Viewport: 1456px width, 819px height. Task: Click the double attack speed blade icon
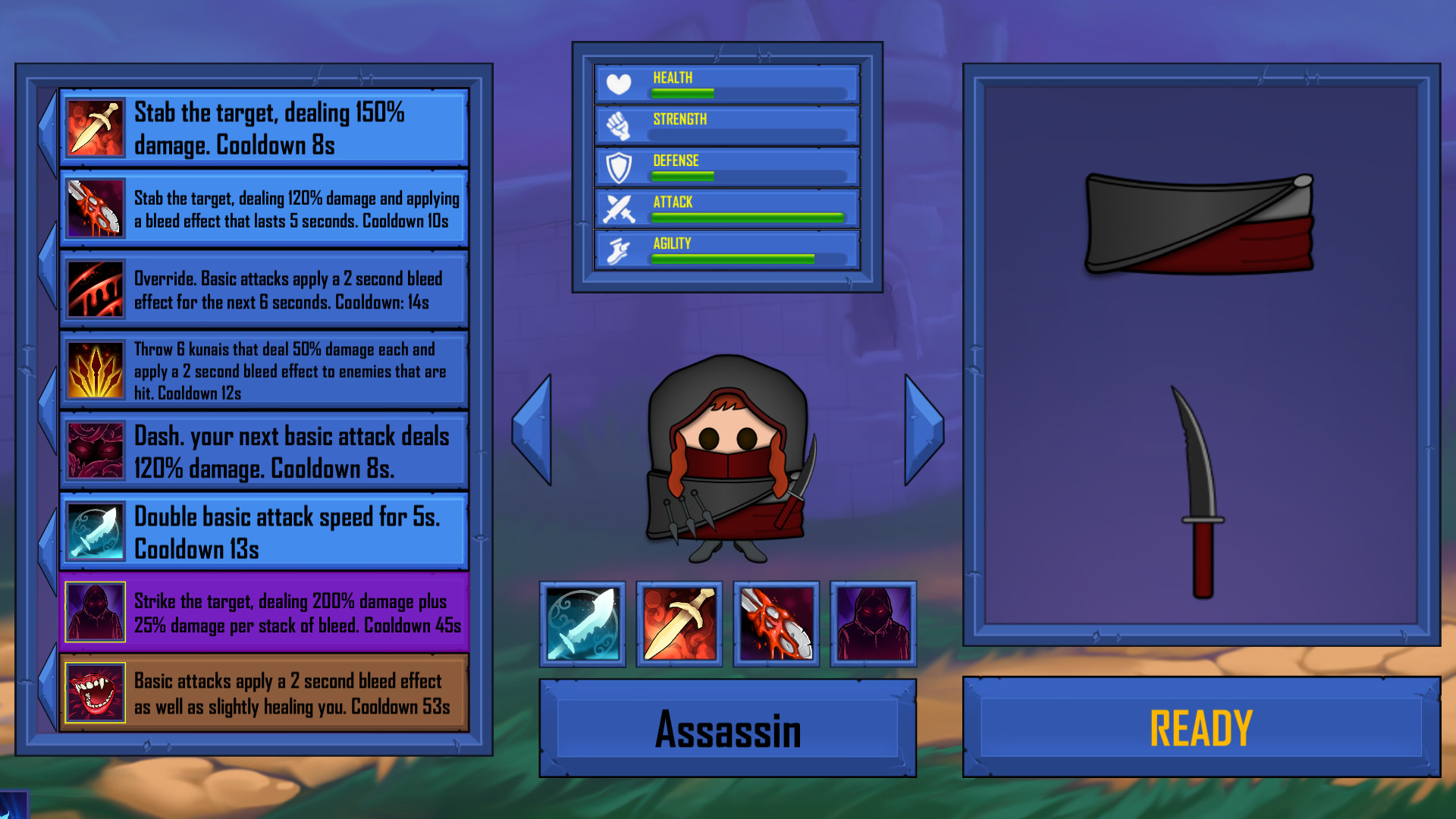pos(94,532)
